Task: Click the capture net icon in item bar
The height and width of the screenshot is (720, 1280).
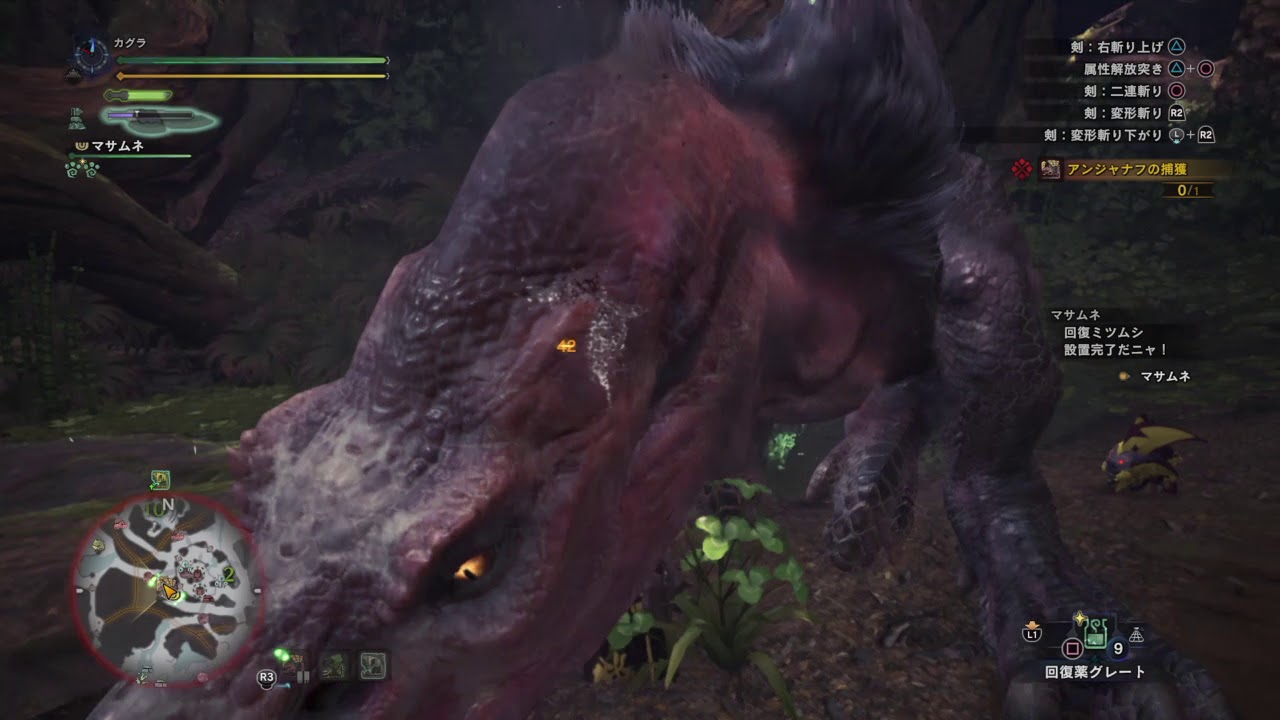Action: click(1136, 635)
